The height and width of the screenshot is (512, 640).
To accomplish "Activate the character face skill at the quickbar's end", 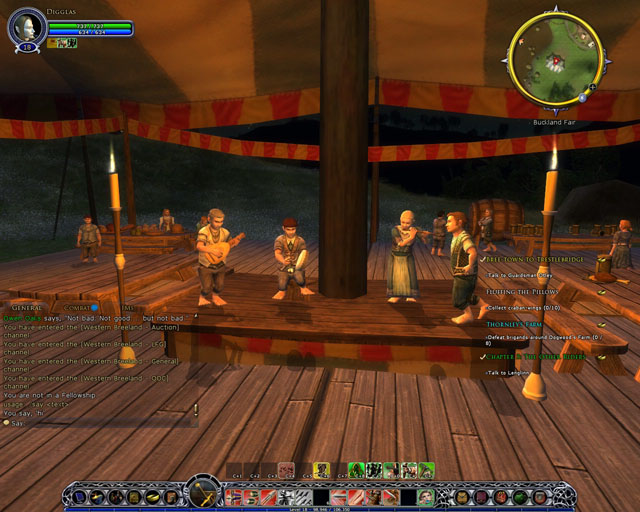I will tap(426, 496).
